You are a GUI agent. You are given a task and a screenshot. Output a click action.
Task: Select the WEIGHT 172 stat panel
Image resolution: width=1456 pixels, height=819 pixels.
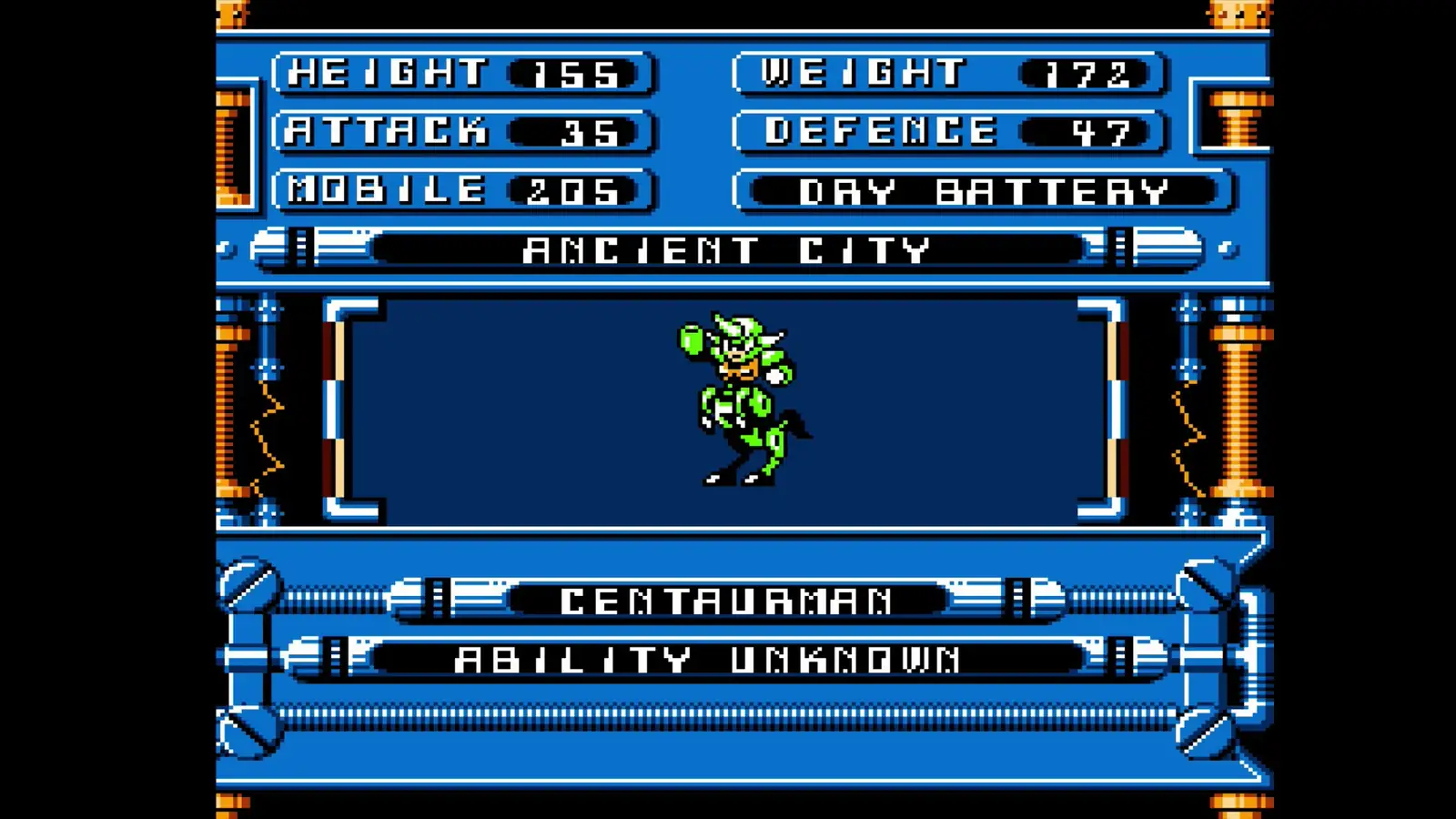click(946, 73)
